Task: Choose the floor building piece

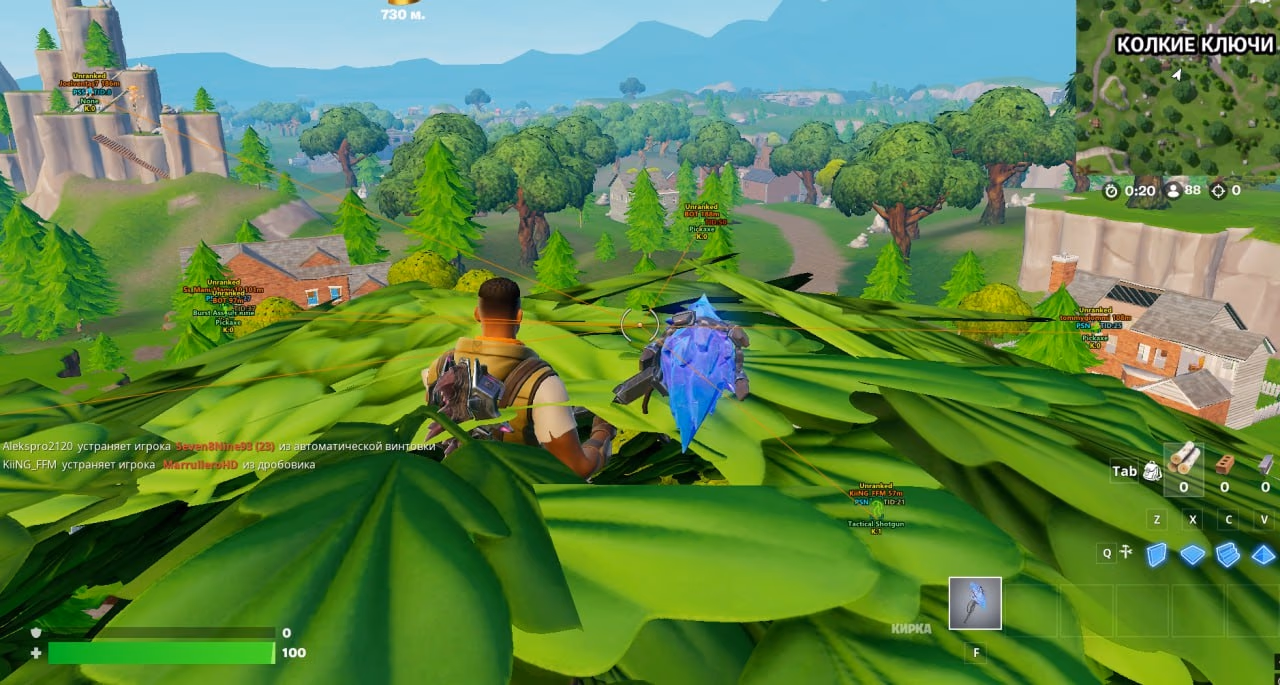Action: [1192, 554]
